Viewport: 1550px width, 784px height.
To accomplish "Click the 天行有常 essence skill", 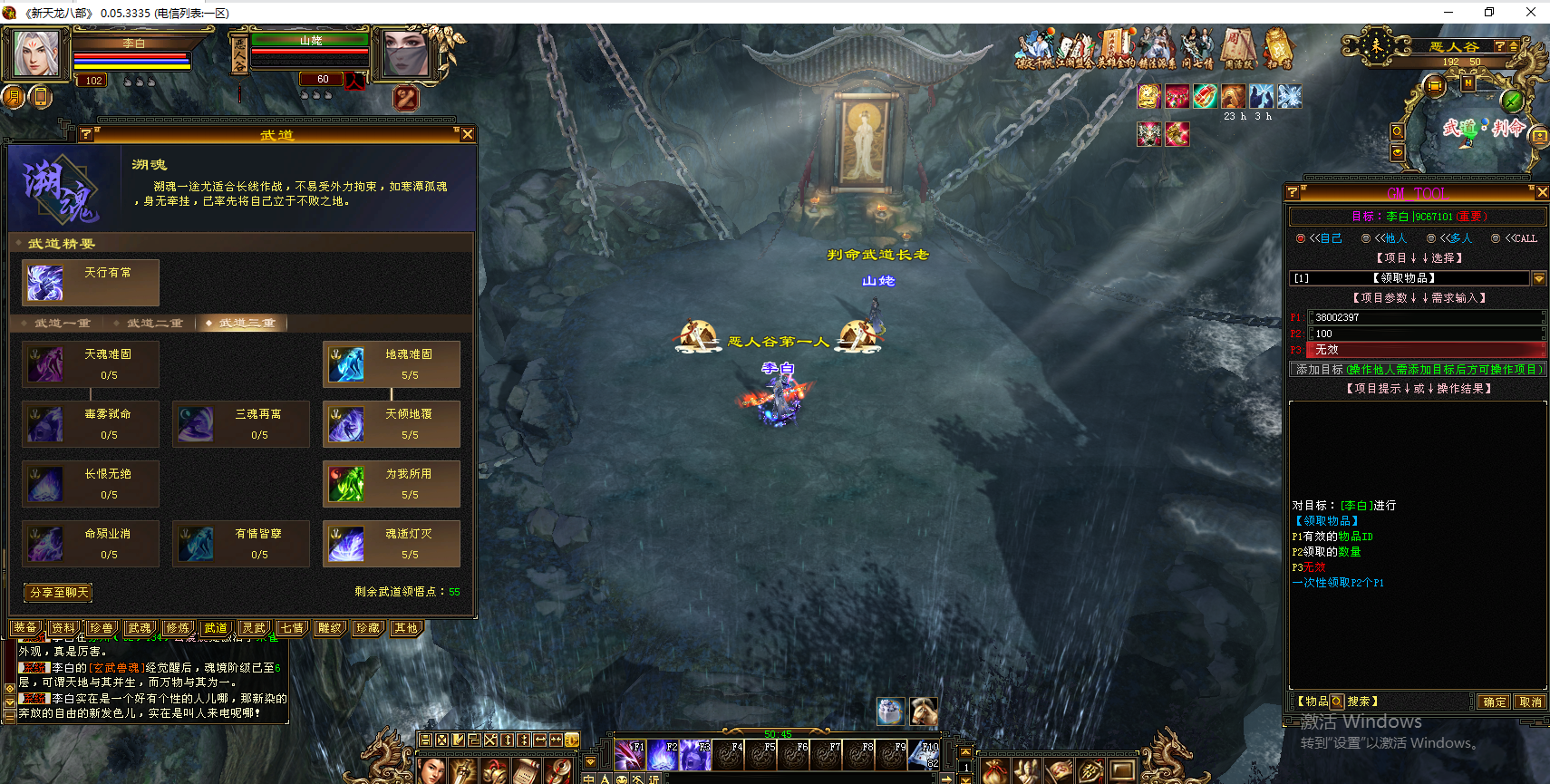I will [x=91, y=282].
